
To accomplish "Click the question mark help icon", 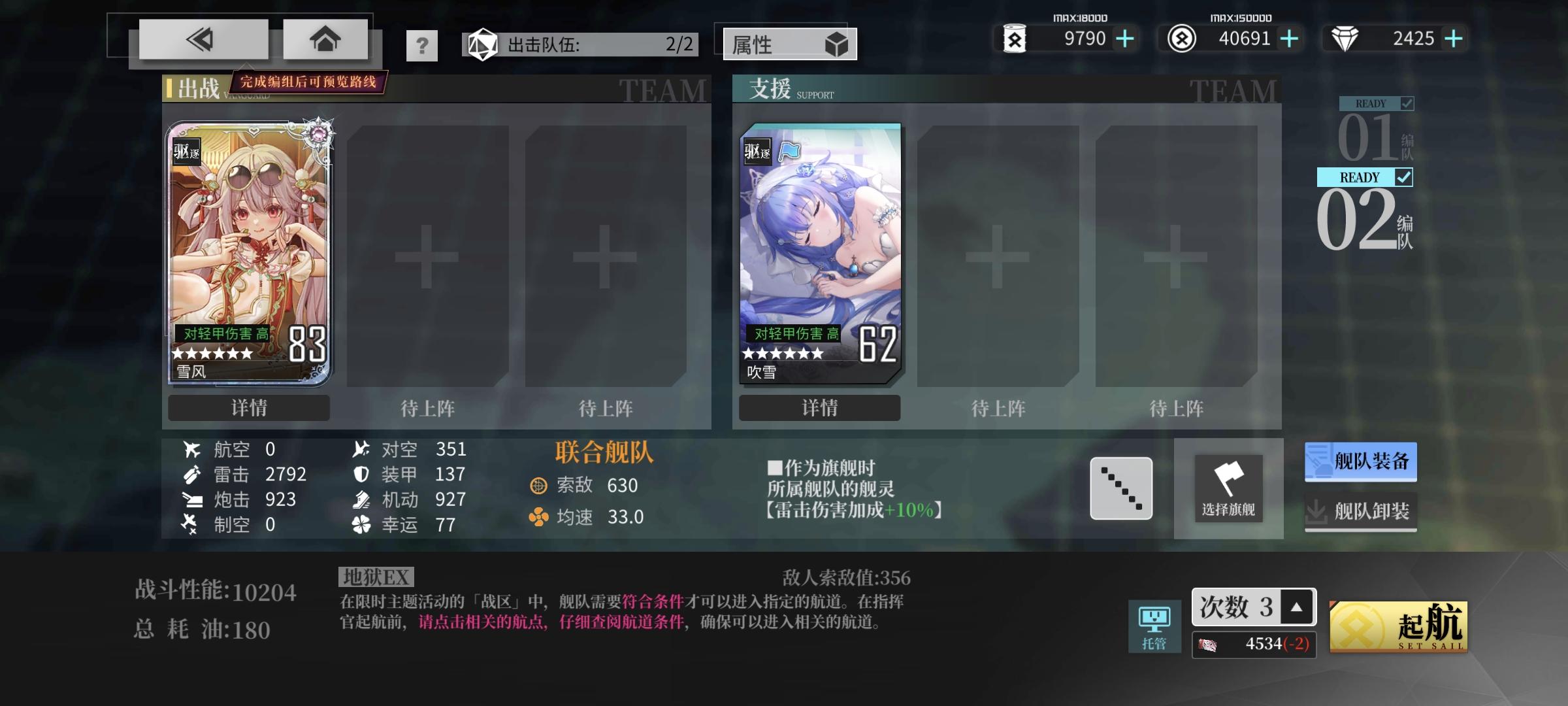I will [x=423, y=45].
